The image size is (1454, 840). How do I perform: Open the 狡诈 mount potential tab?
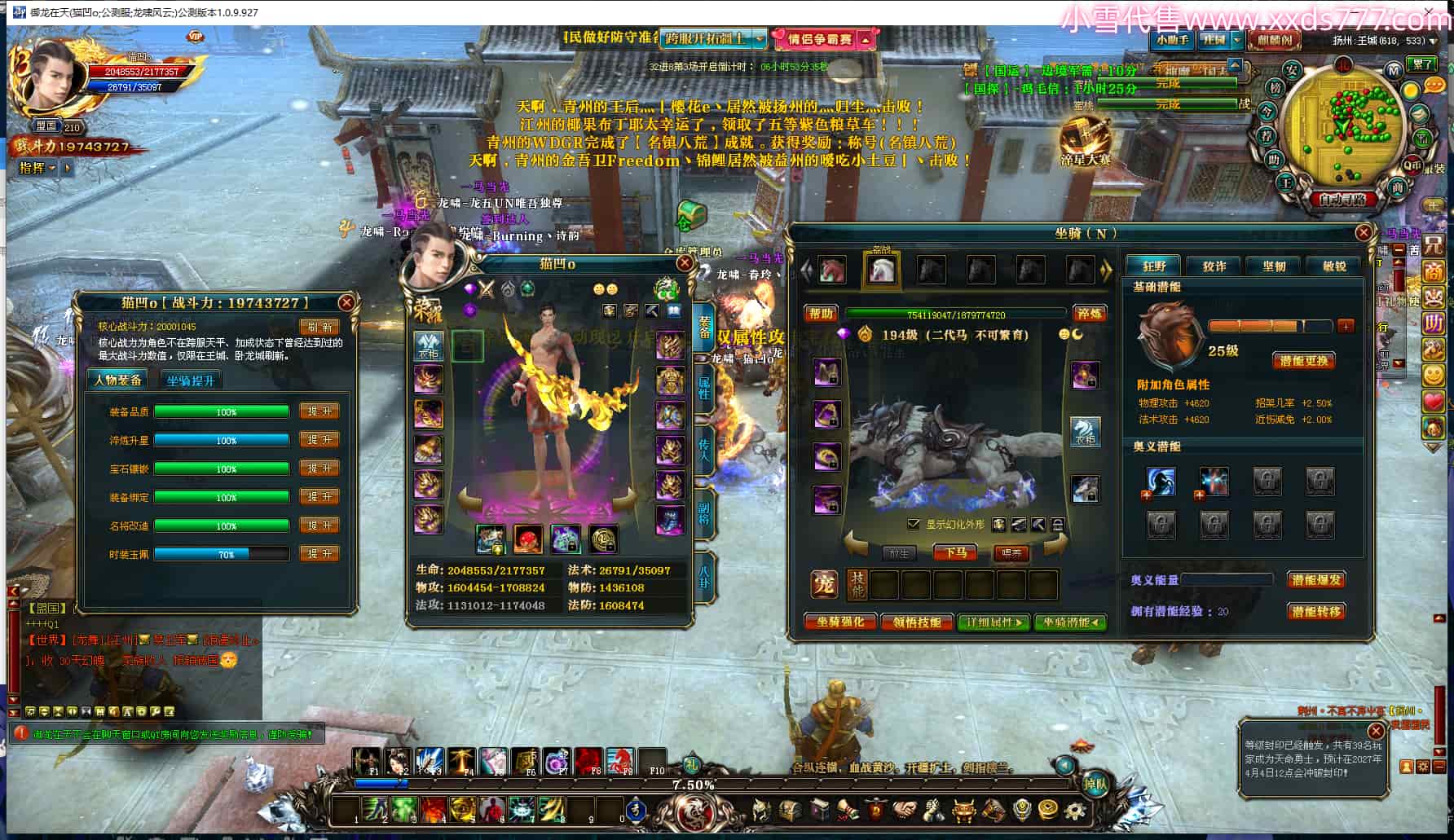1214,266
